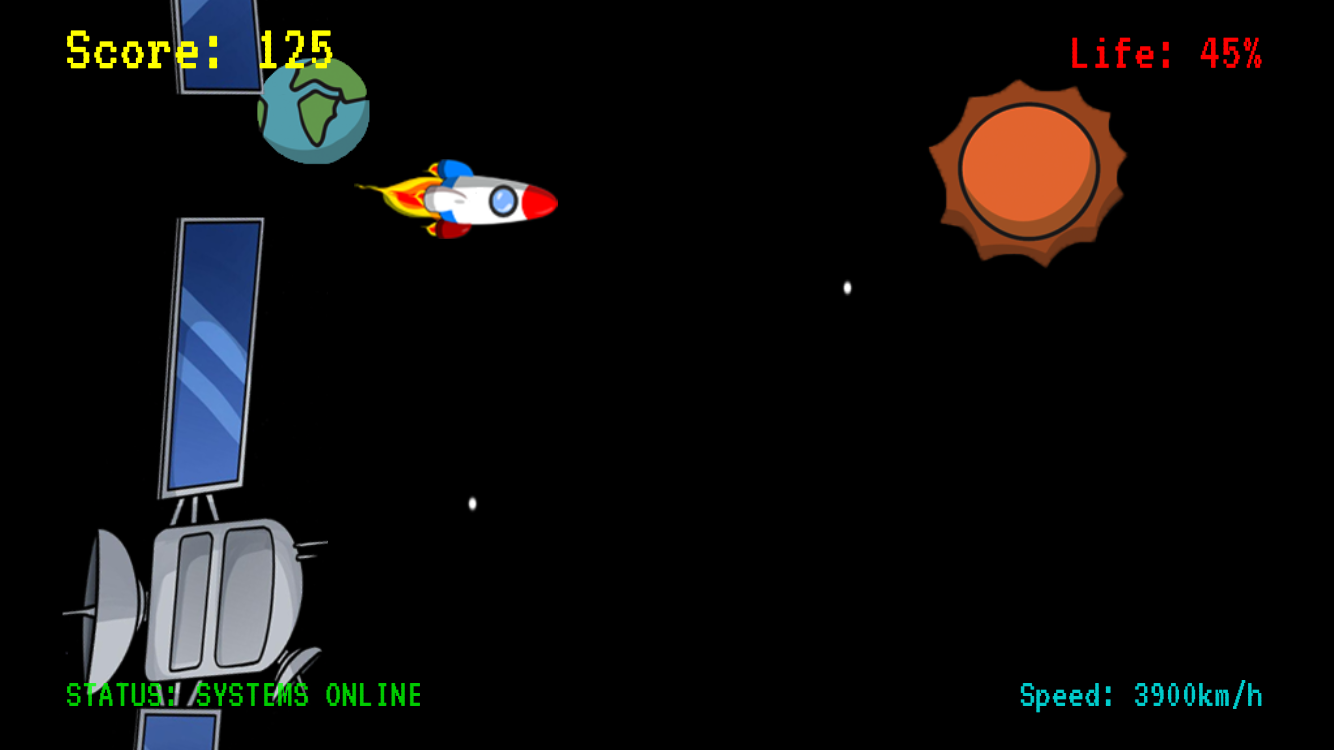
Task: Click the rocket's blue porthole window
Action: (x=500, y=202)
